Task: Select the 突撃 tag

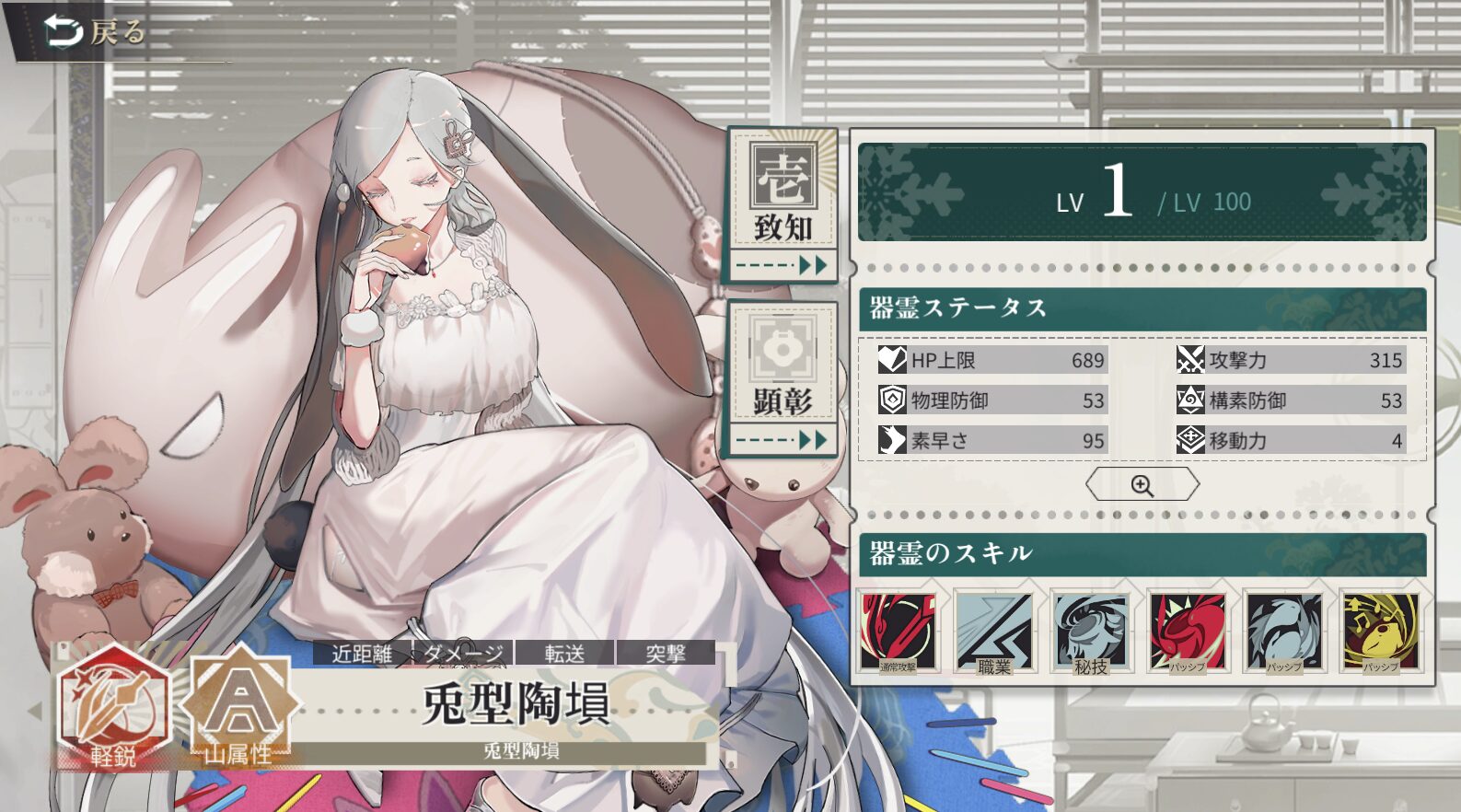Action: pyautogui.click(x=666, y=654)
